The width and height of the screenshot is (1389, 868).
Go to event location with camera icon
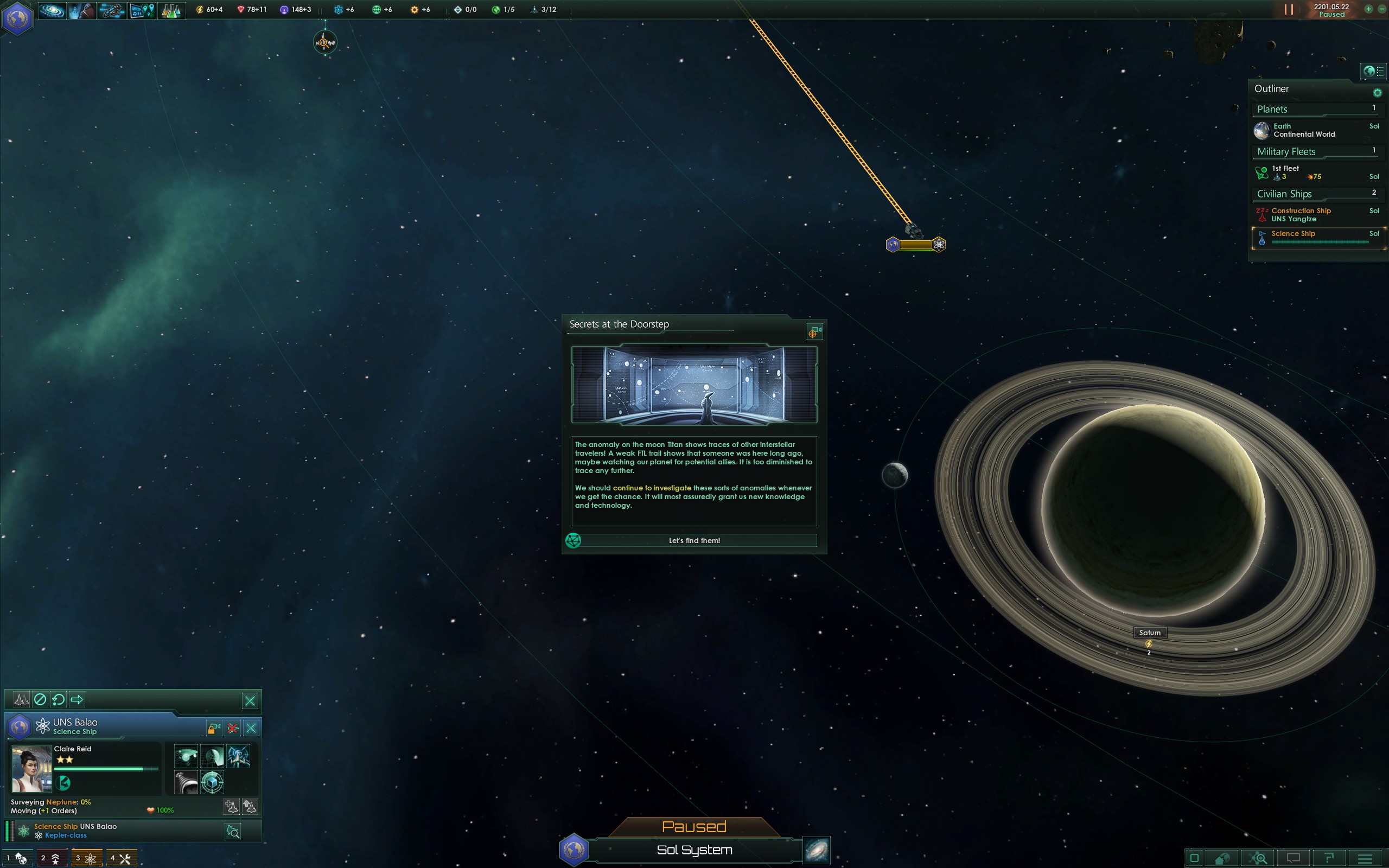pos(814,332)
